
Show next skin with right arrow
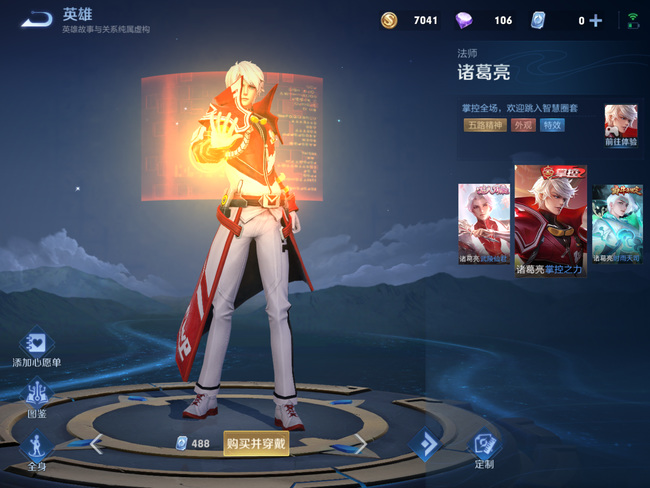pos(361,444)
